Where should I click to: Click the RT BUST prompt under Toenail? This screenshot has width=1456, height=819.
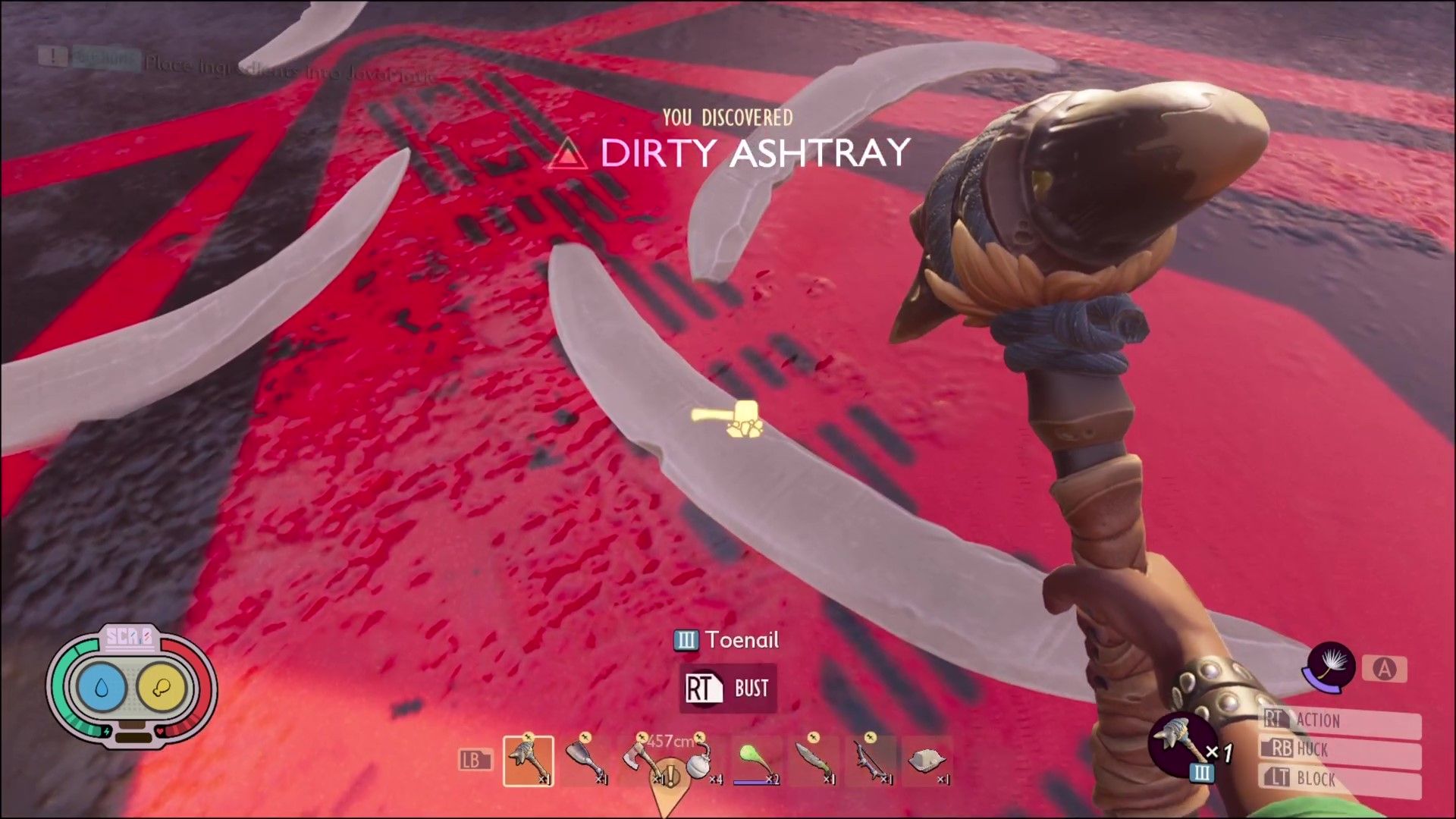[726, 689]
